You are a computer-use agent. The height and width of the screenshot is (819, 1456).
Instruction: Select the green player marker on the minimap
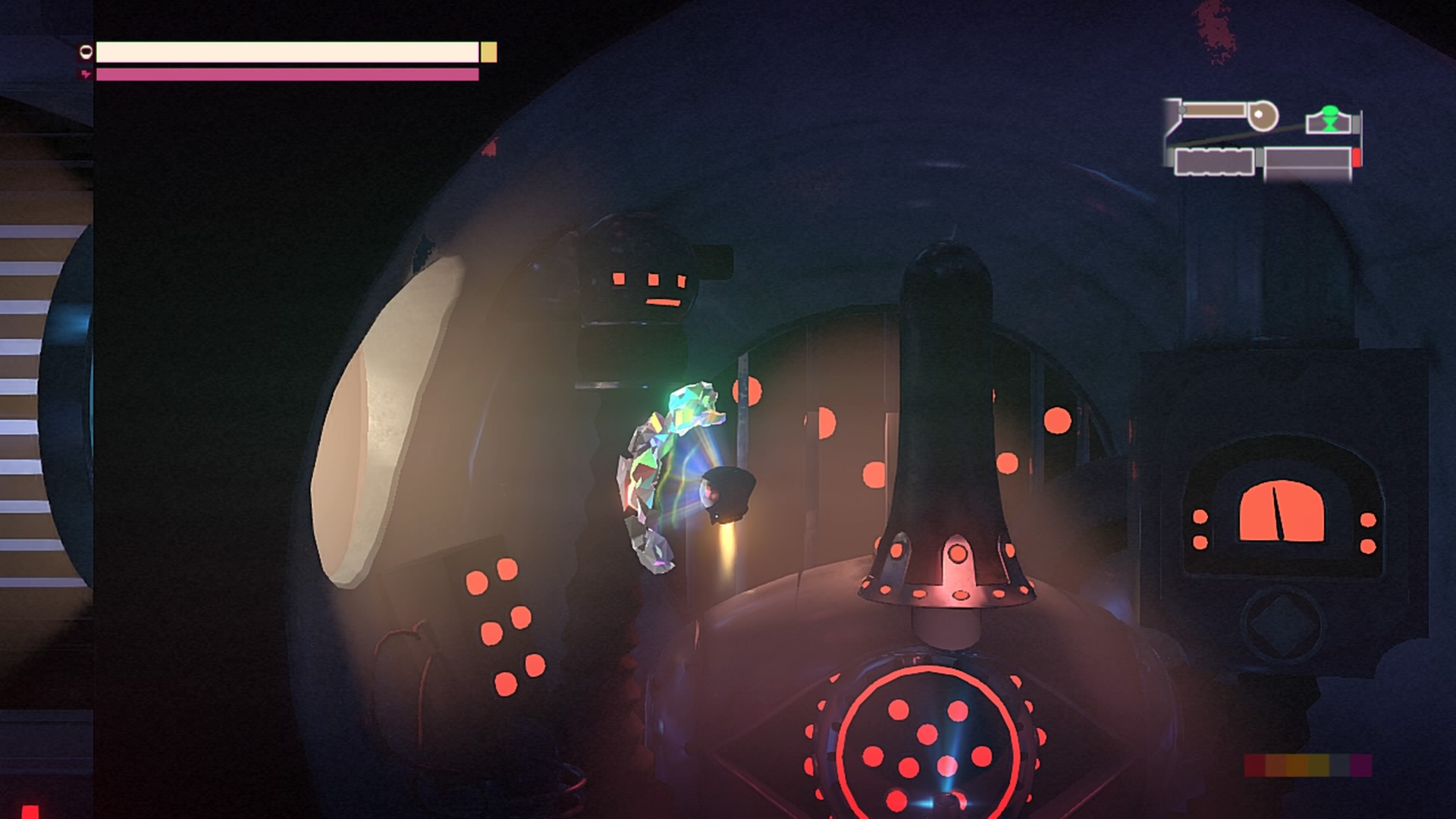(x=1330, y=119)
